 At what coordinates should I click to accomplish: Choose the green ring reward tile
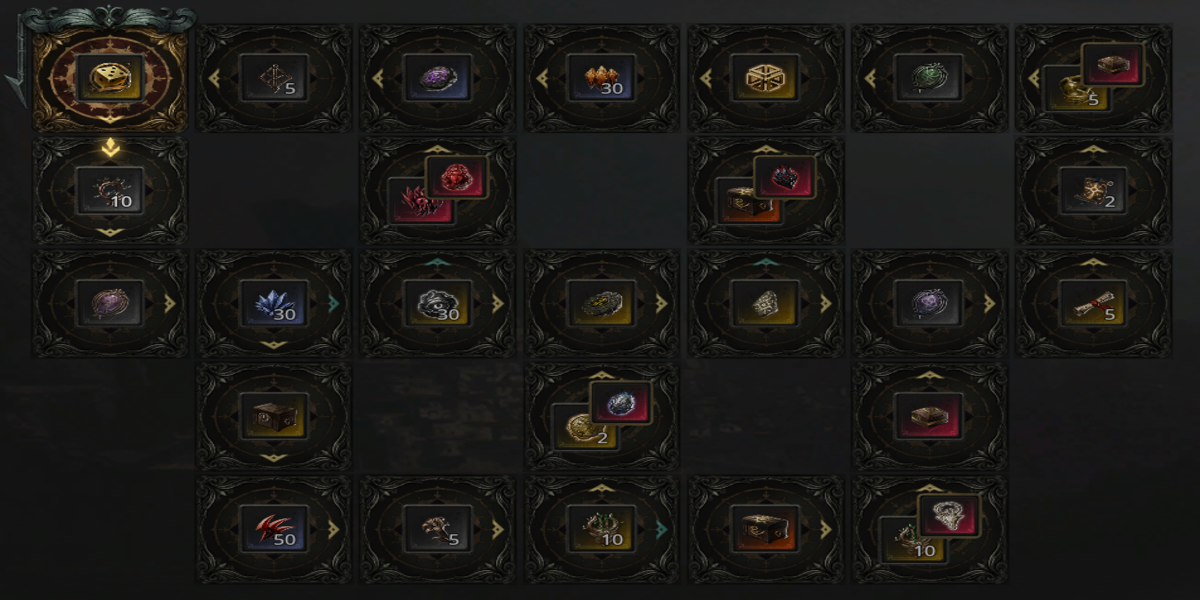point(930,78)
